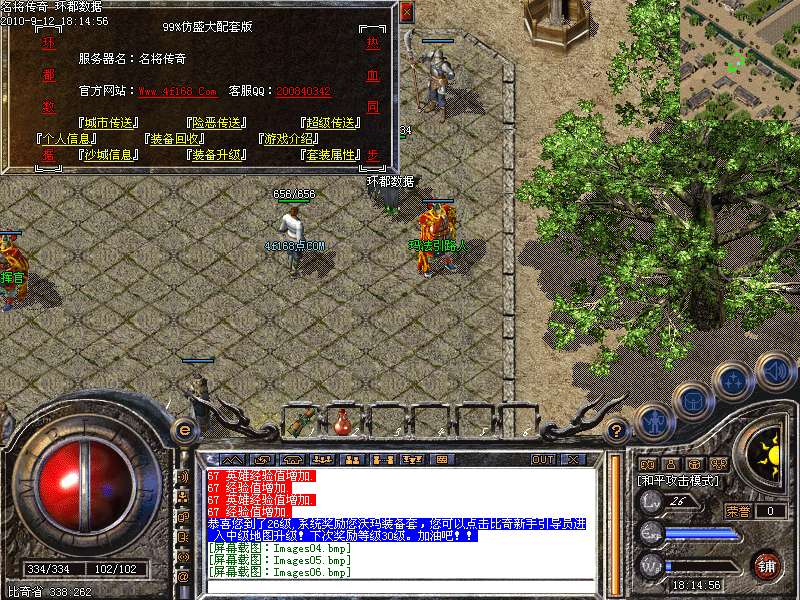Close the server info dialog

coord(405,12)
